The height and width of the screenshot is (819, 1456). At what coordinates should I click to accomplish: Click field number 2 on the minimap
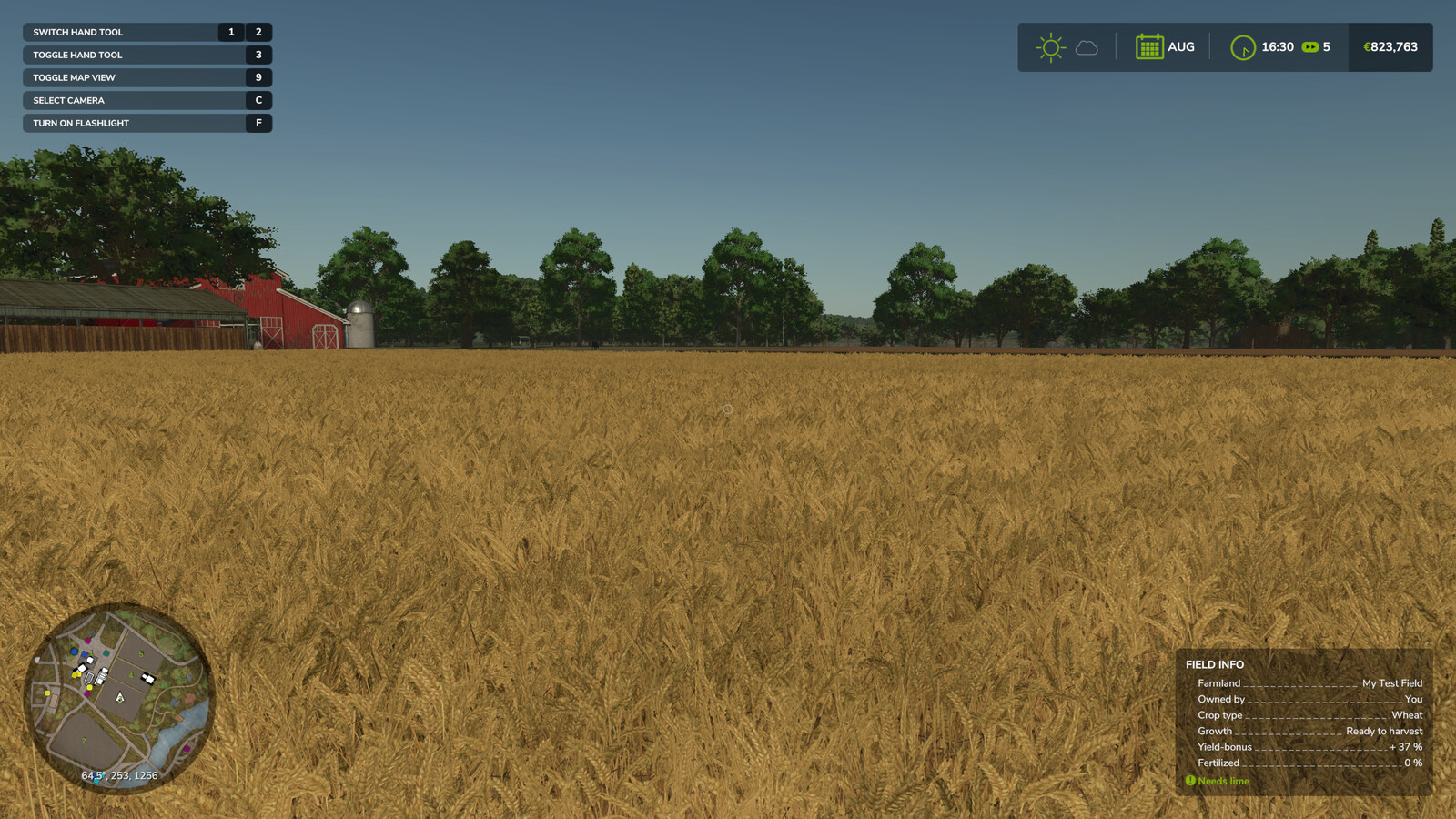point(84,741)
